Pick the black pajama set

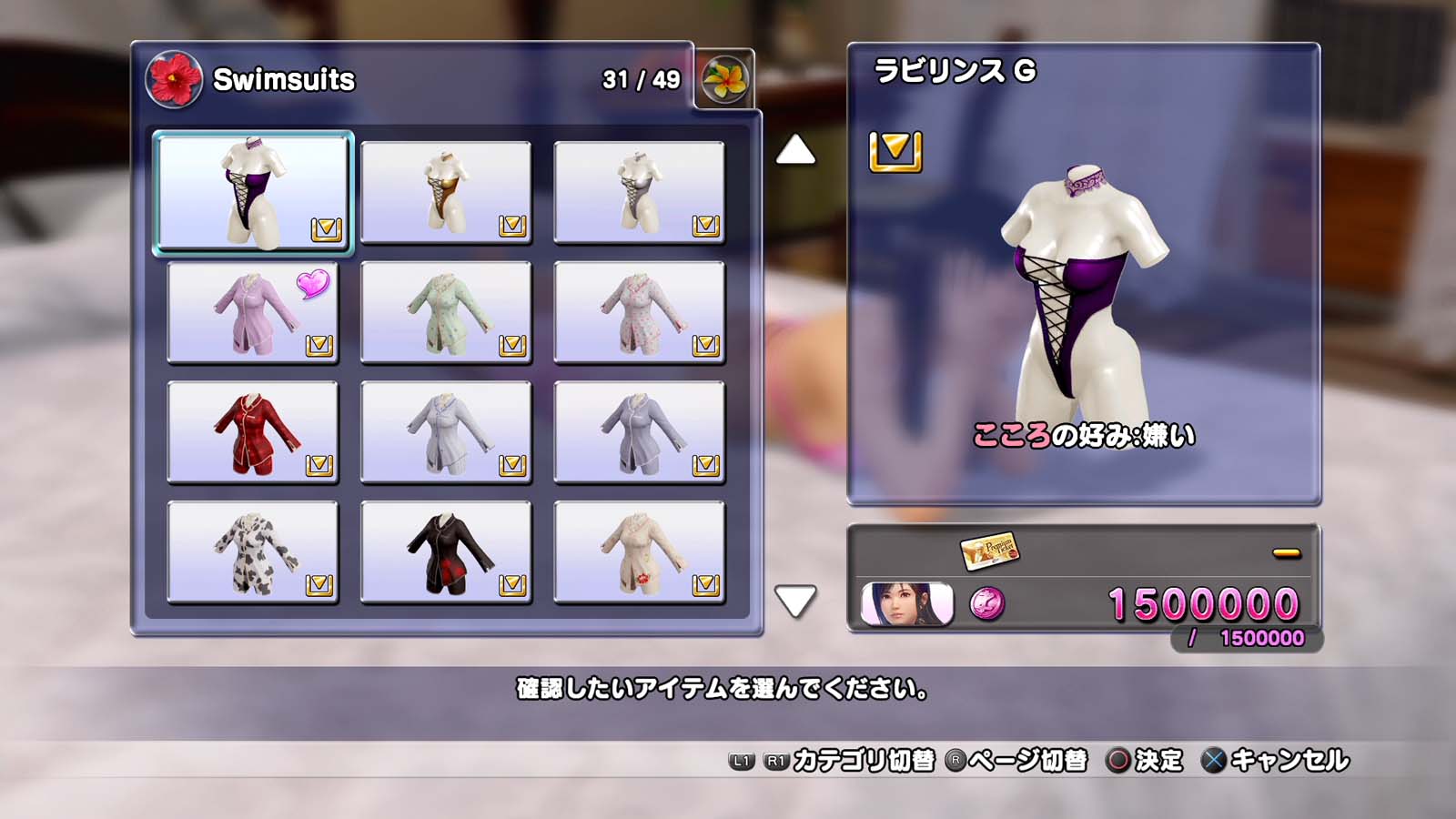(x=446, y=552)
